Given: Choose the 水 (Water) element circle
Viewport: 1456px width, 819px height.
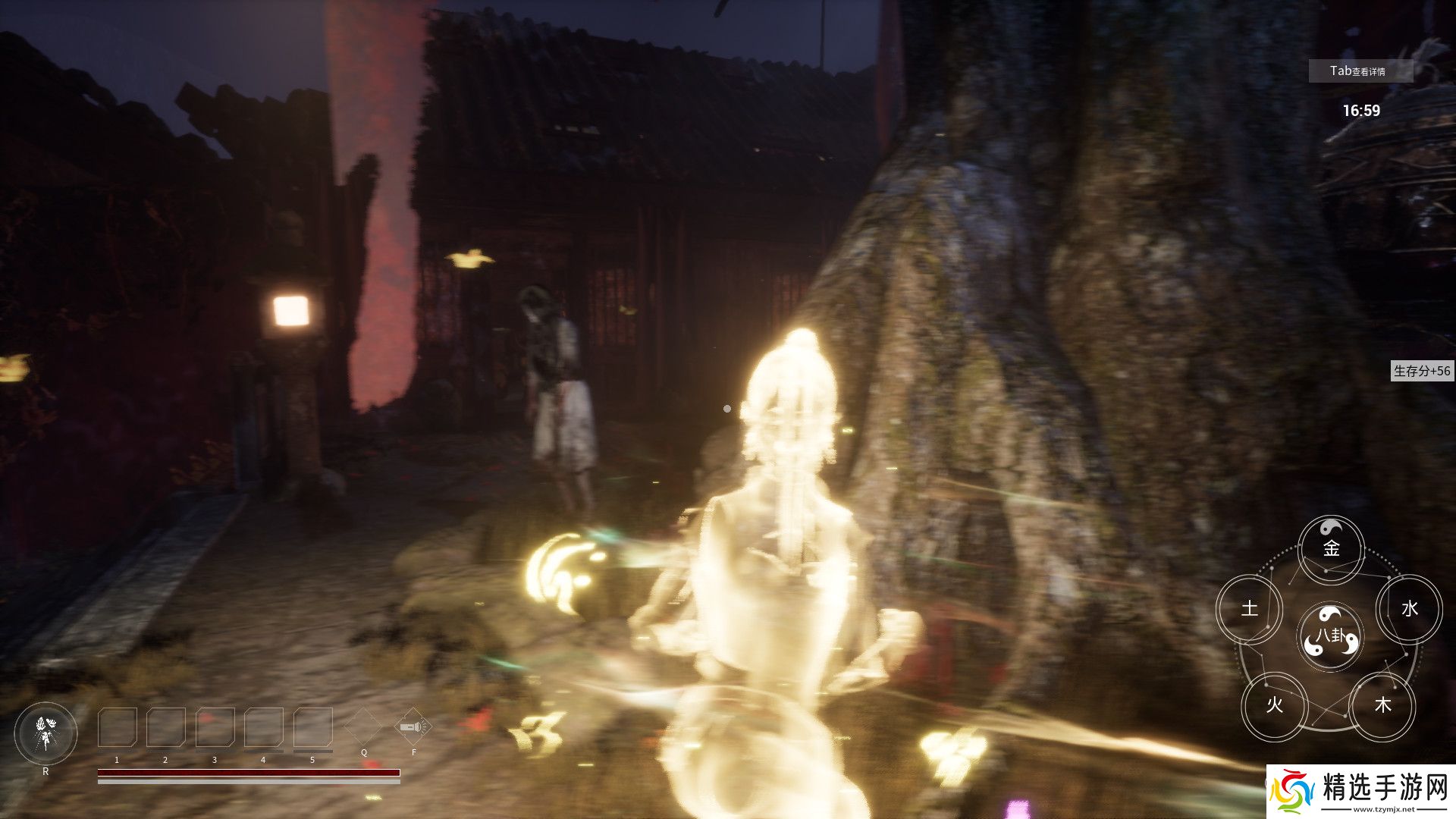Looking at the screenshot, I should [1409, 608].
